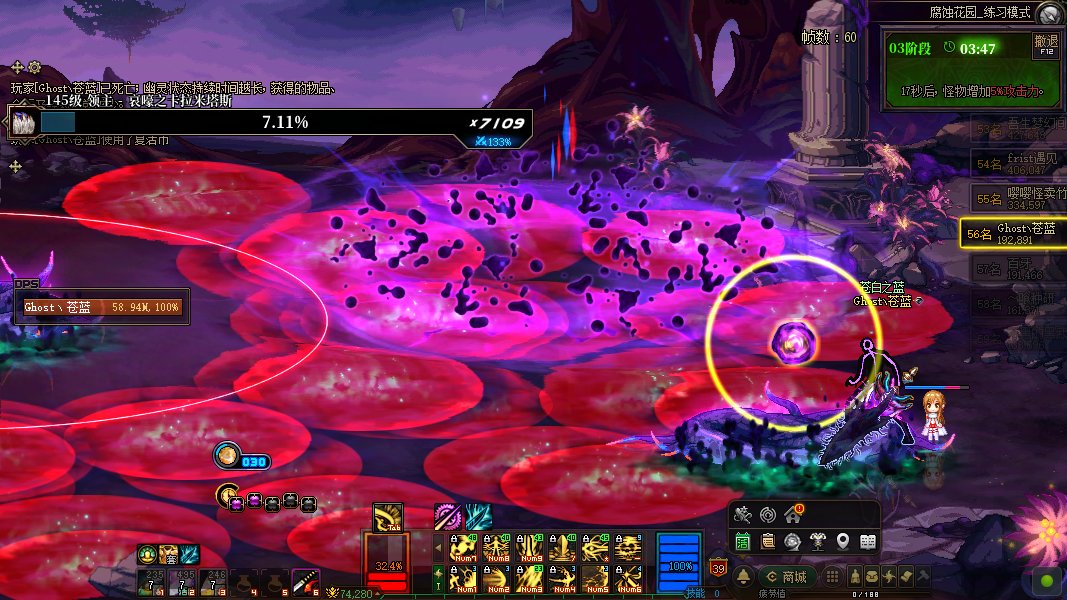Screen dimensions: 1067x600
Task: Click the round icon beside 腐蚀花园_练习模式
Action: tap(1048, 13)
